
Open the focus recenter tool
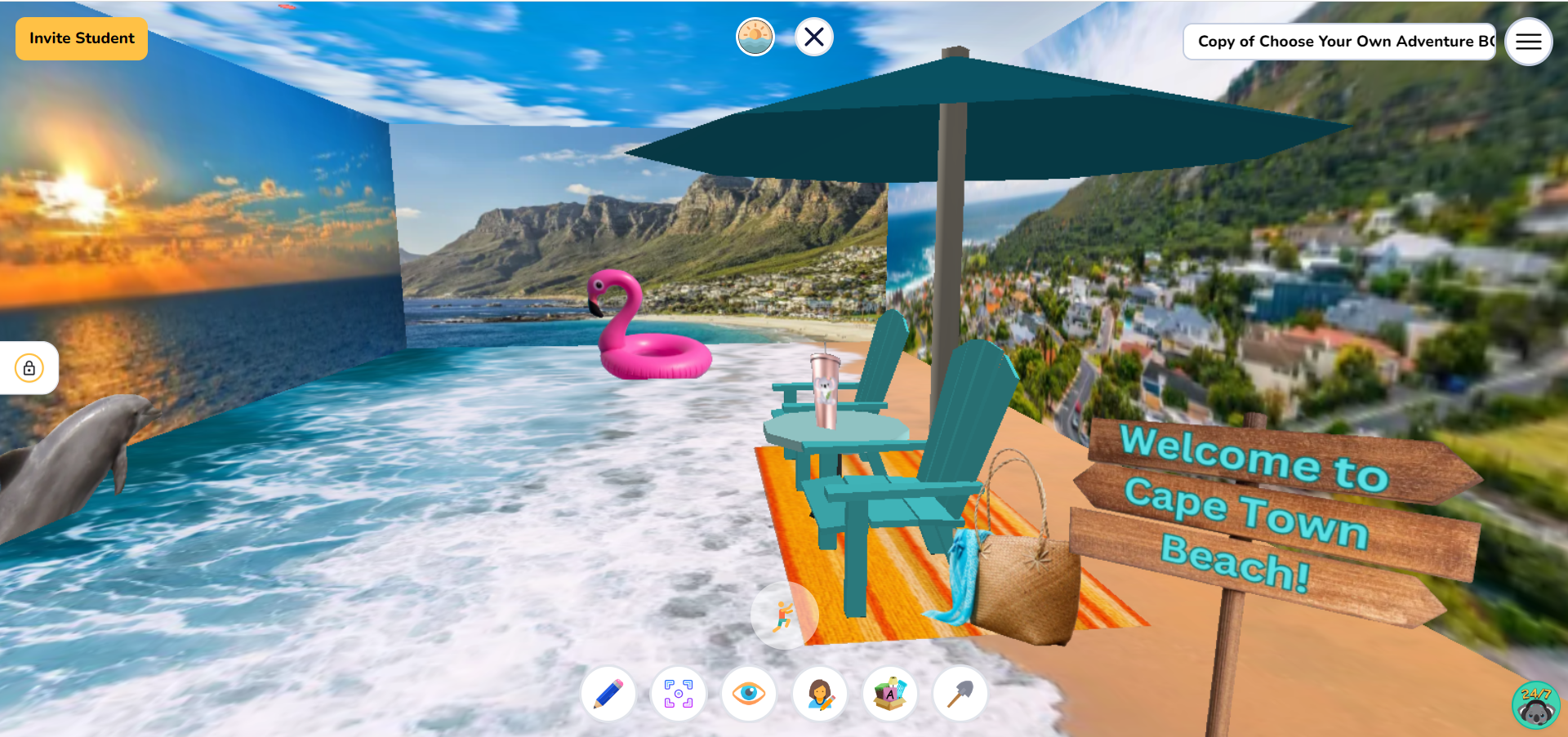tap(678, 693)
